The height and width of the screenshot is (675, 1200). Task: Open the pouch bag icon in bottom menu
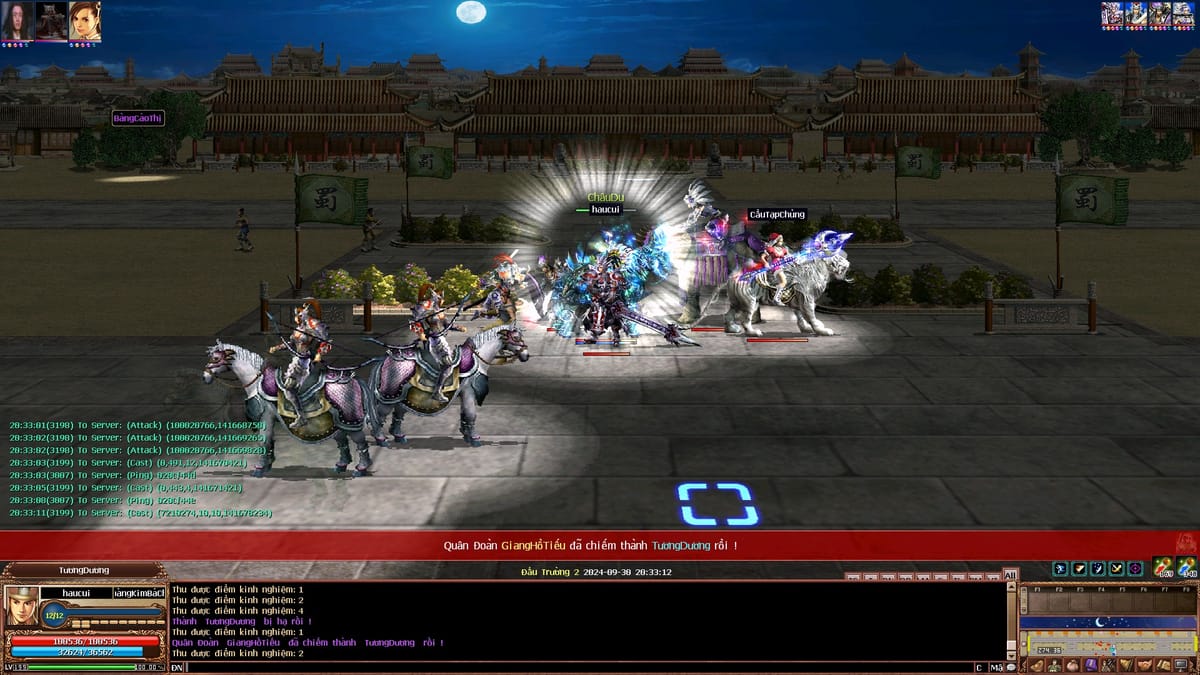click(x=1073, y=665)
